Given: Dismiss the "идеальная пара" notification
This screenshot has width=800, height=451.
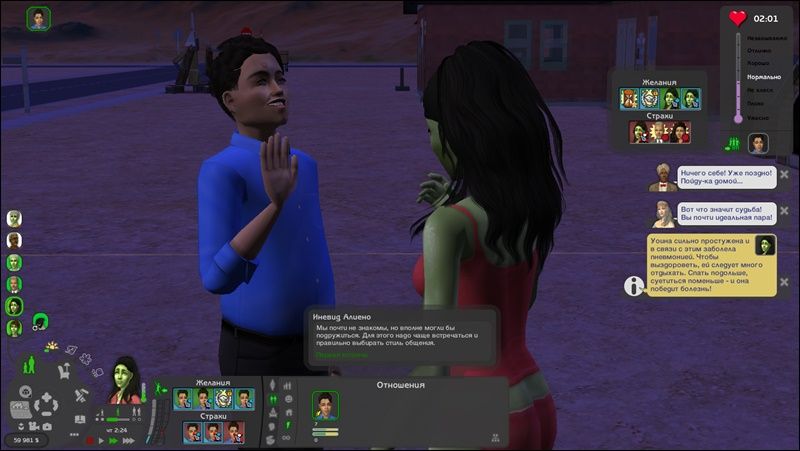Looking at the screenshot, I should pyautogui.click(x=784, y=212).
